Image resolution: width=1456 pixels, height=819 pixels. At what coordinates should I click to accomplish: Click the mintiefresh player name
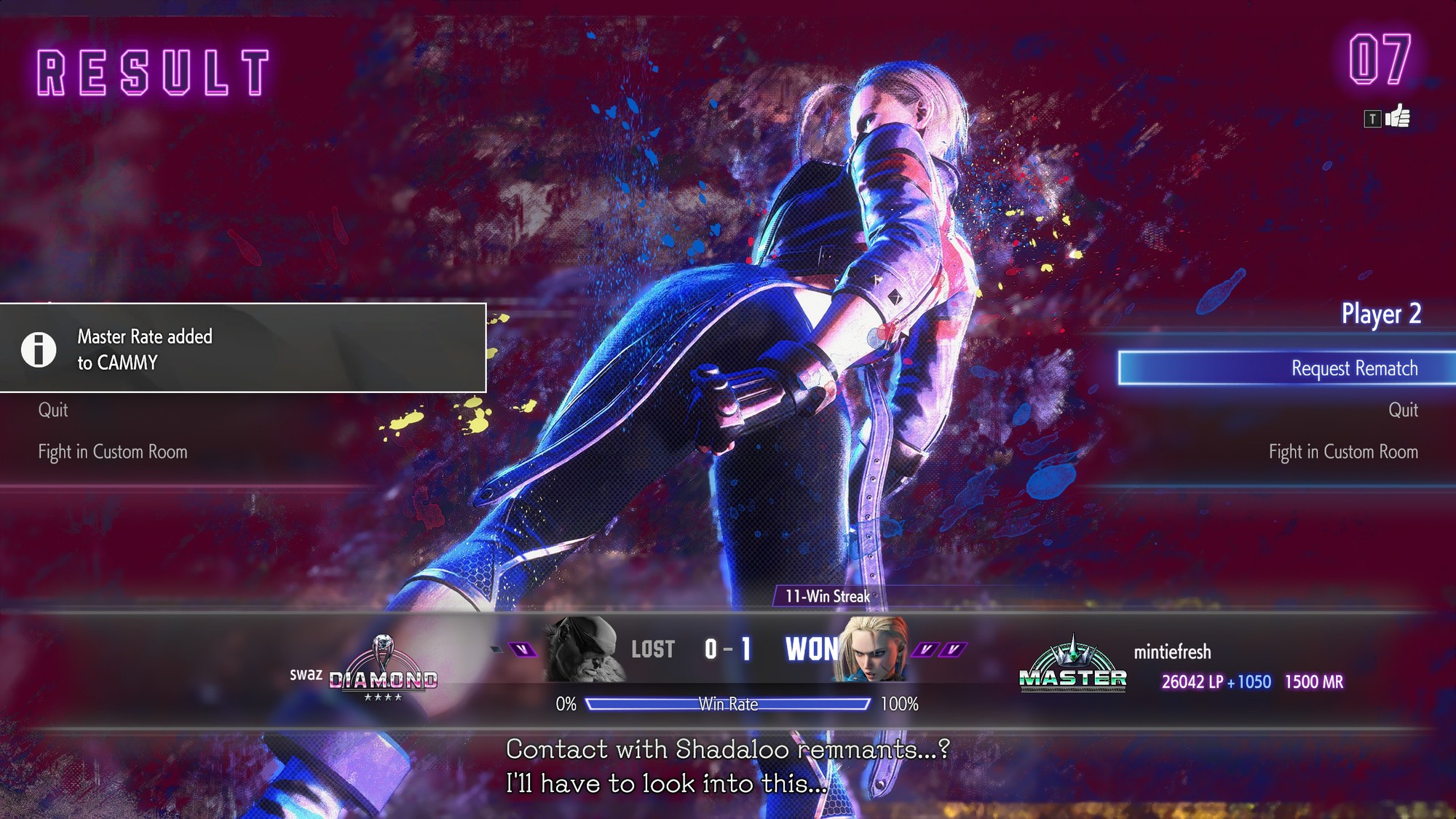[x=1172, y=652]
